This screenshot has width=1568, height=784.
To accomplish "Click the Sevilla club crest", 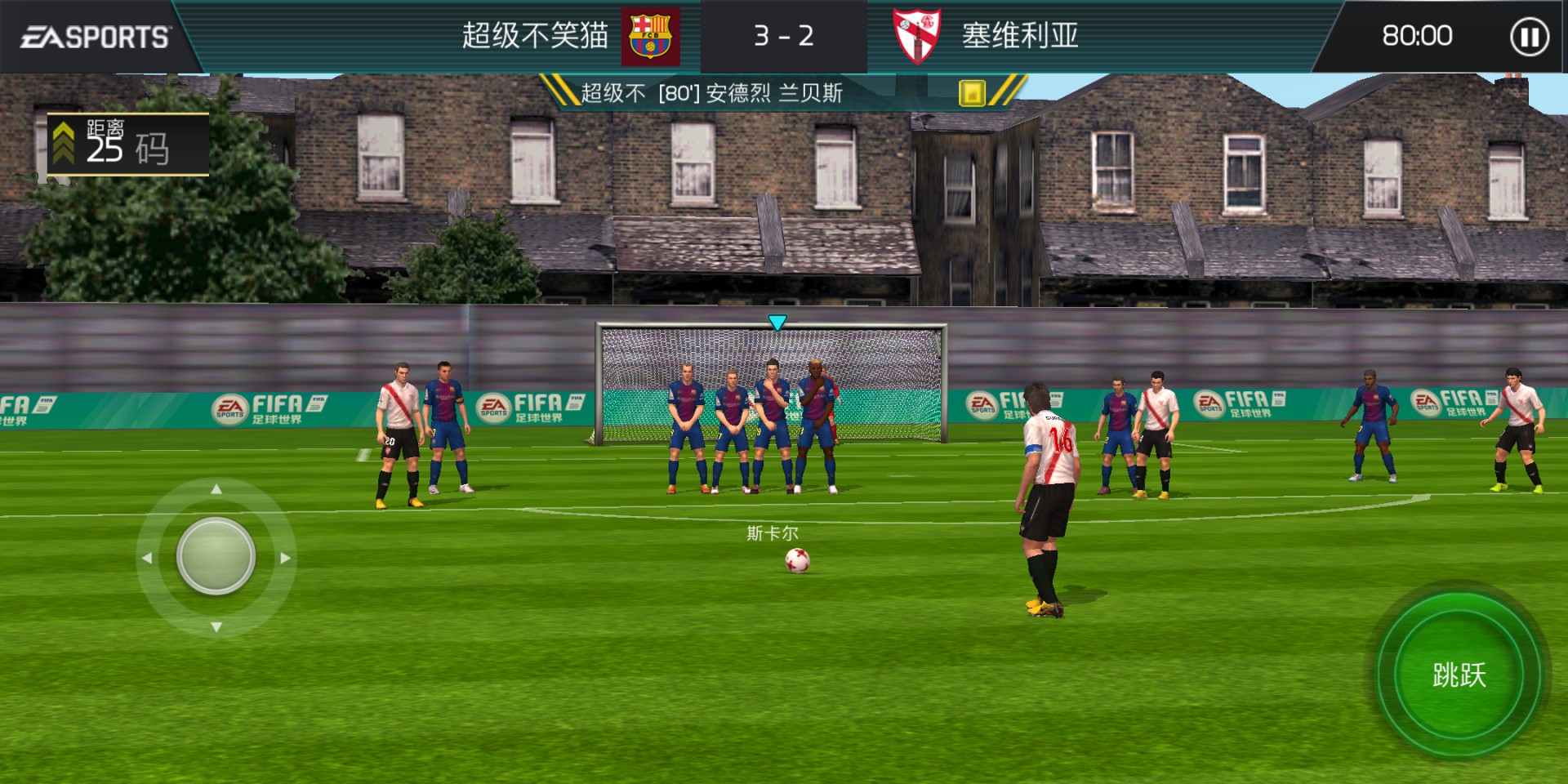I will [918, 34].
